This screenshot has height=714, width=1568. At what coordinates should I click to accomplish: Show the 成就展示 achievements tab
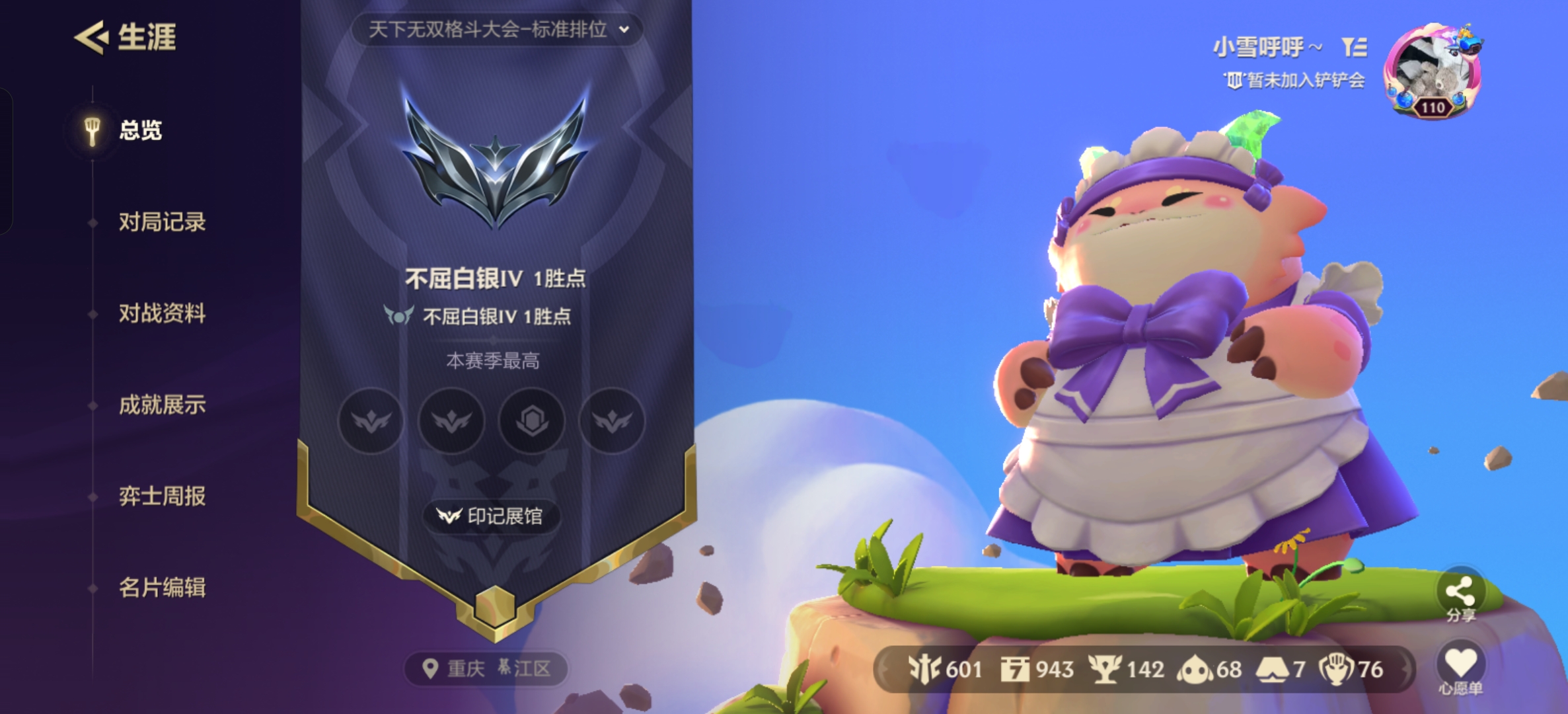pyautogui.click(x=162, y=405)
